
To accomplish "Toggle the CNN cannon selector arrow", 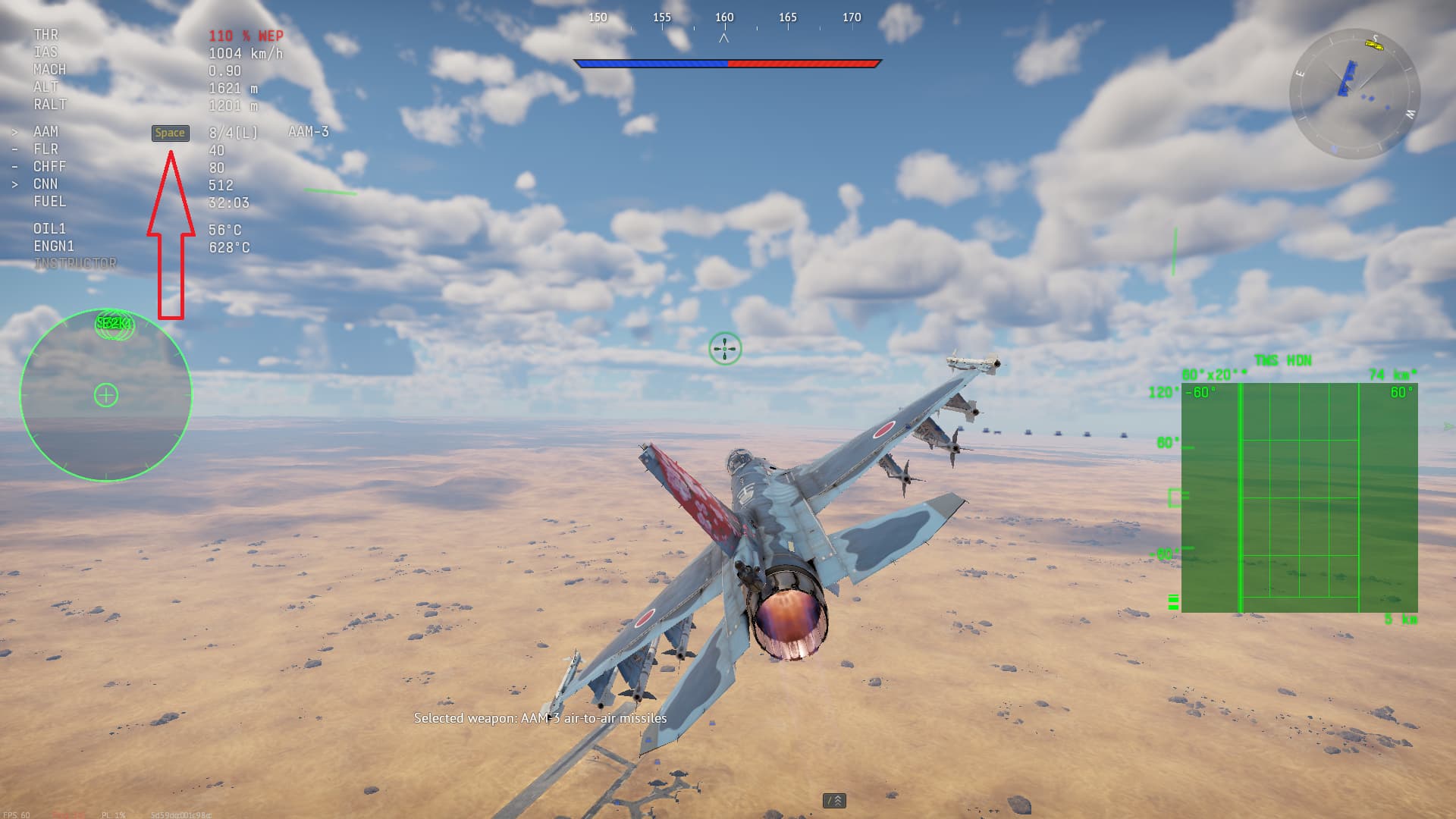I will (x=17, y=184).
